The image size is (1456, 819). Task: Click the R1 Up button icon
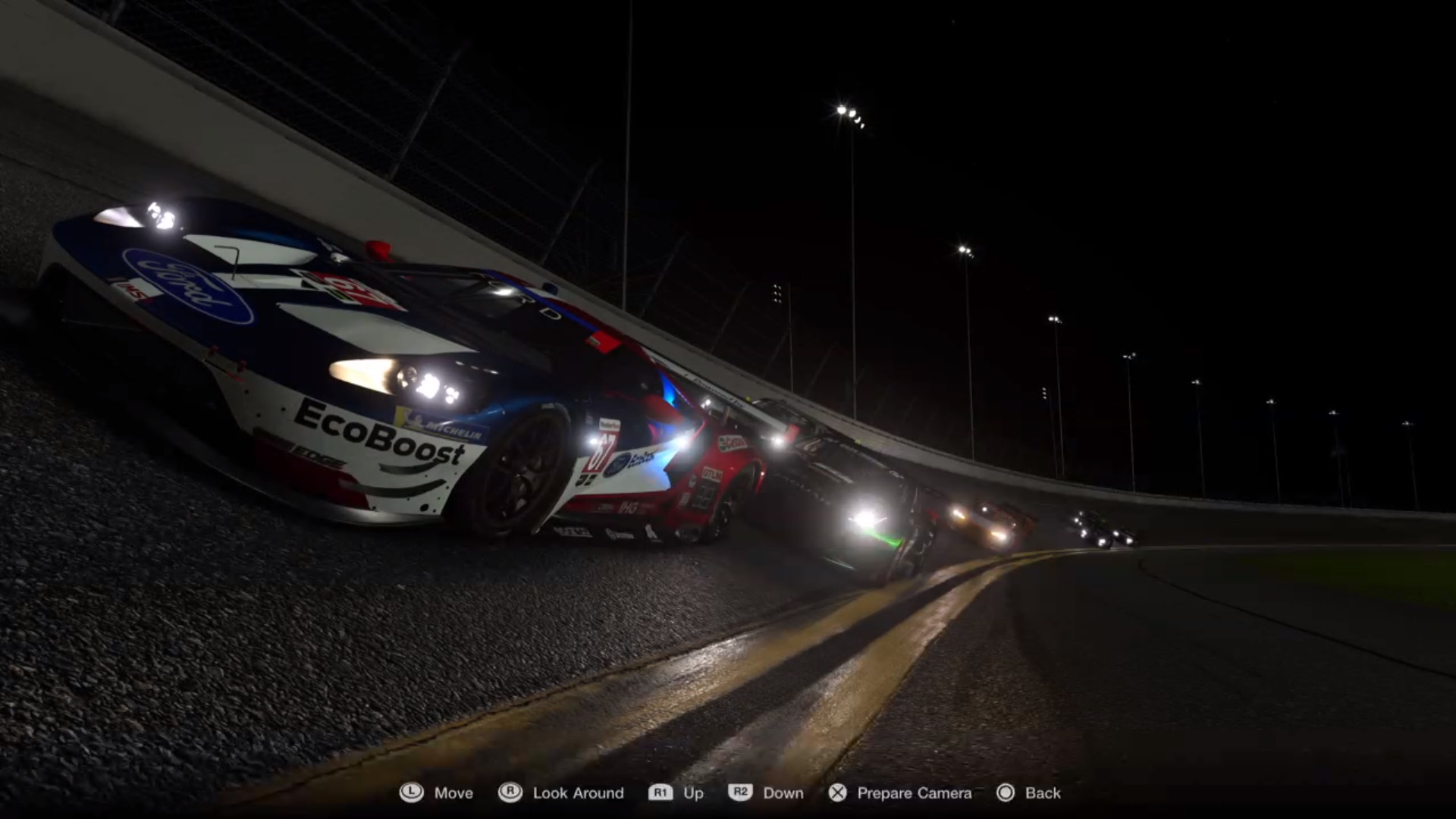[x=661, y=793]
